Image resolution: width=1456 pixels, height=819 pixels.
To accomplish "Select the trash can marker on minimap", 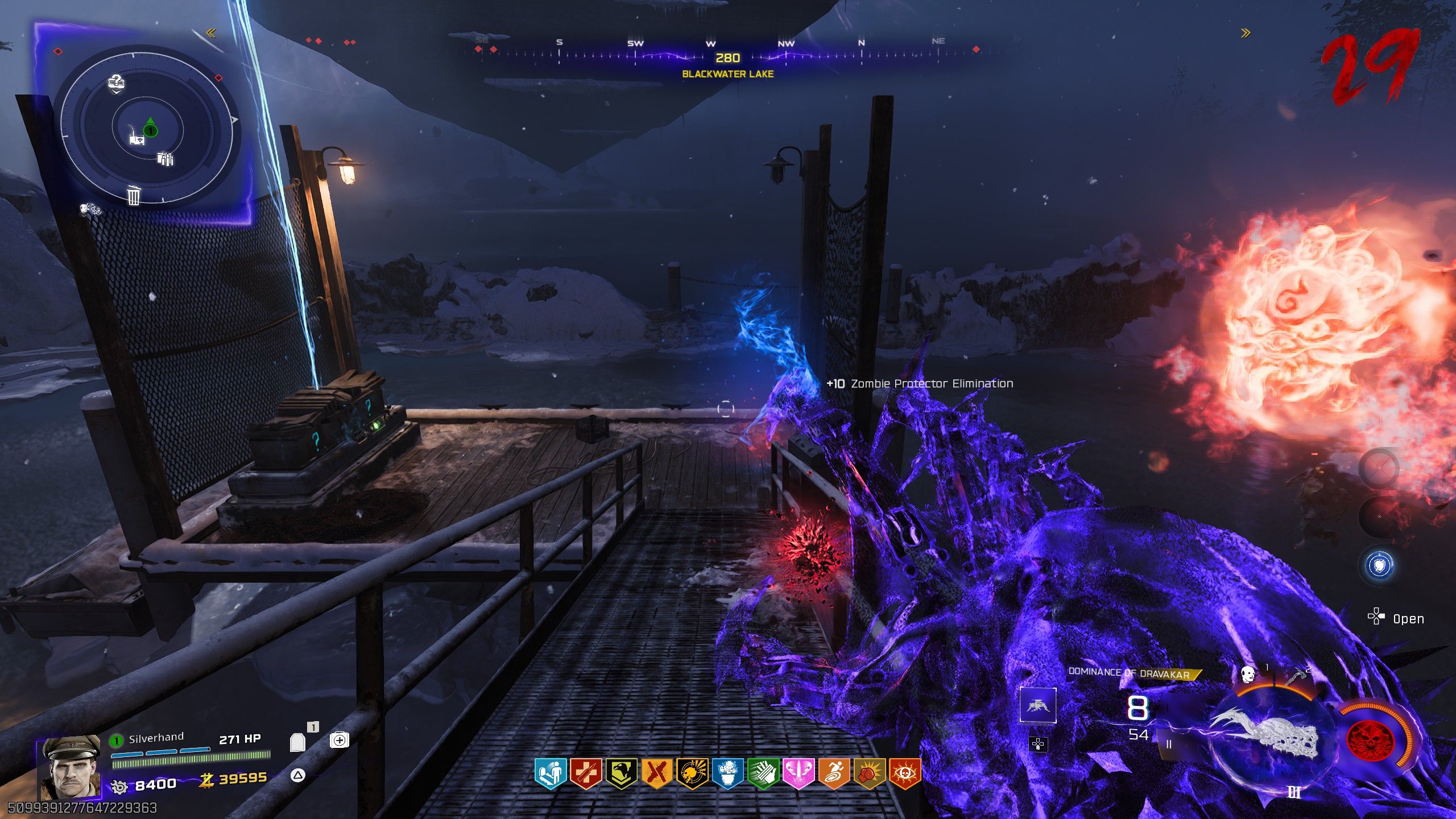I will coord(133,196).
